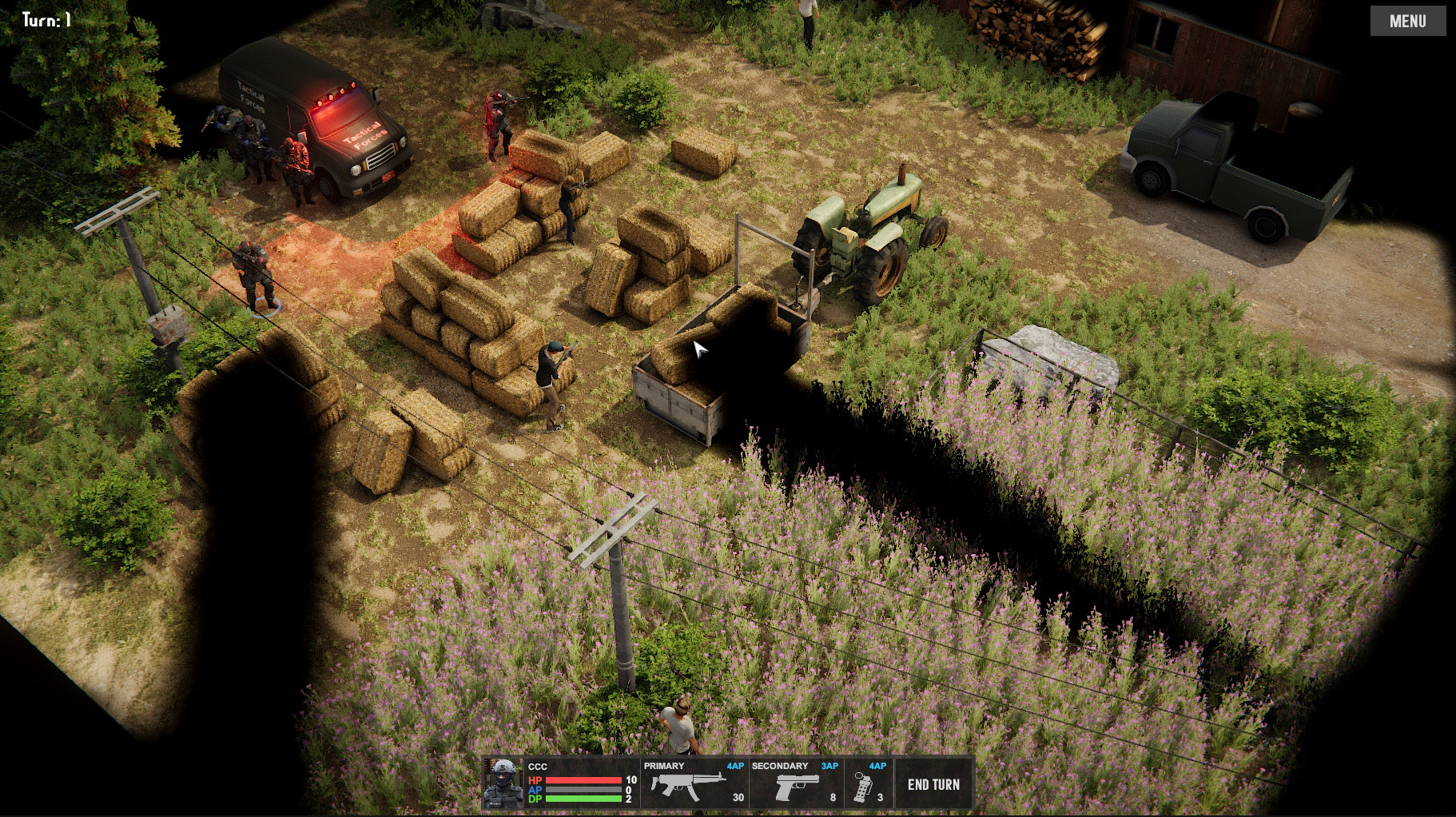Screen dimensions: 1456x817
Task: Select the civilian walking in the flower field
Action: coord(679,727)
